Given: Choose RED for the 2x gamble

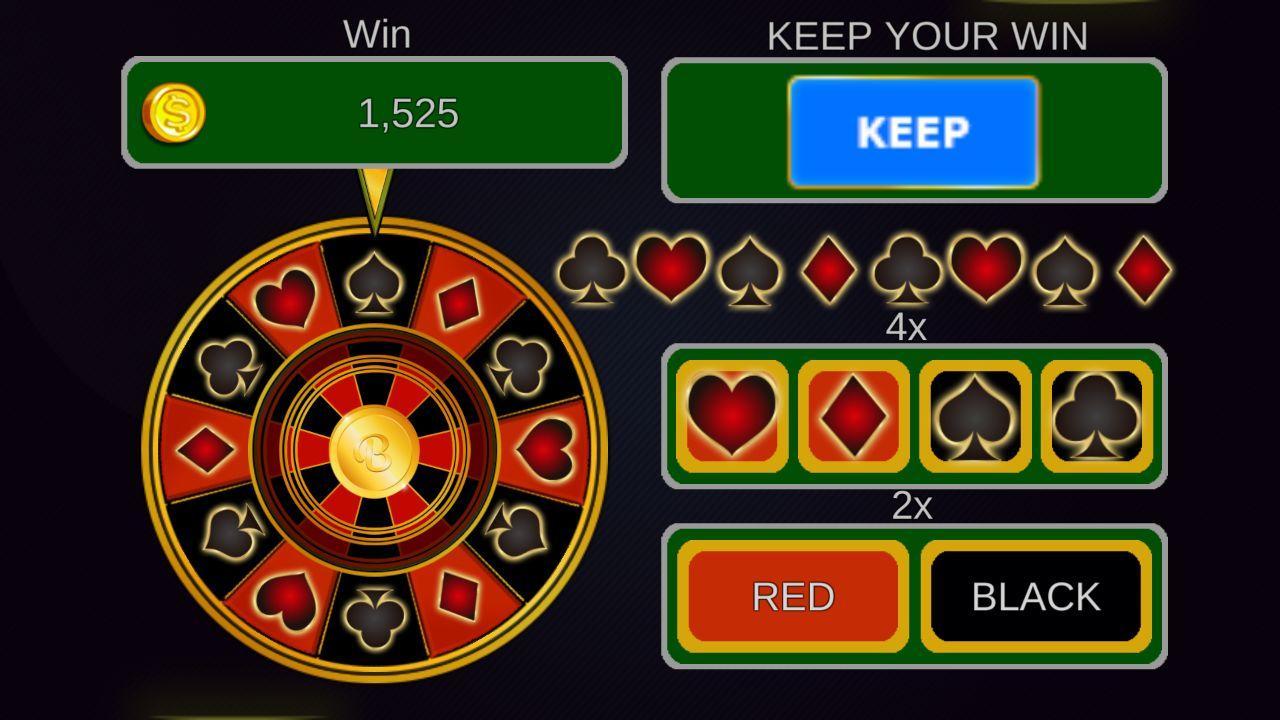Looking at the screenshot, I should point(790,595).
